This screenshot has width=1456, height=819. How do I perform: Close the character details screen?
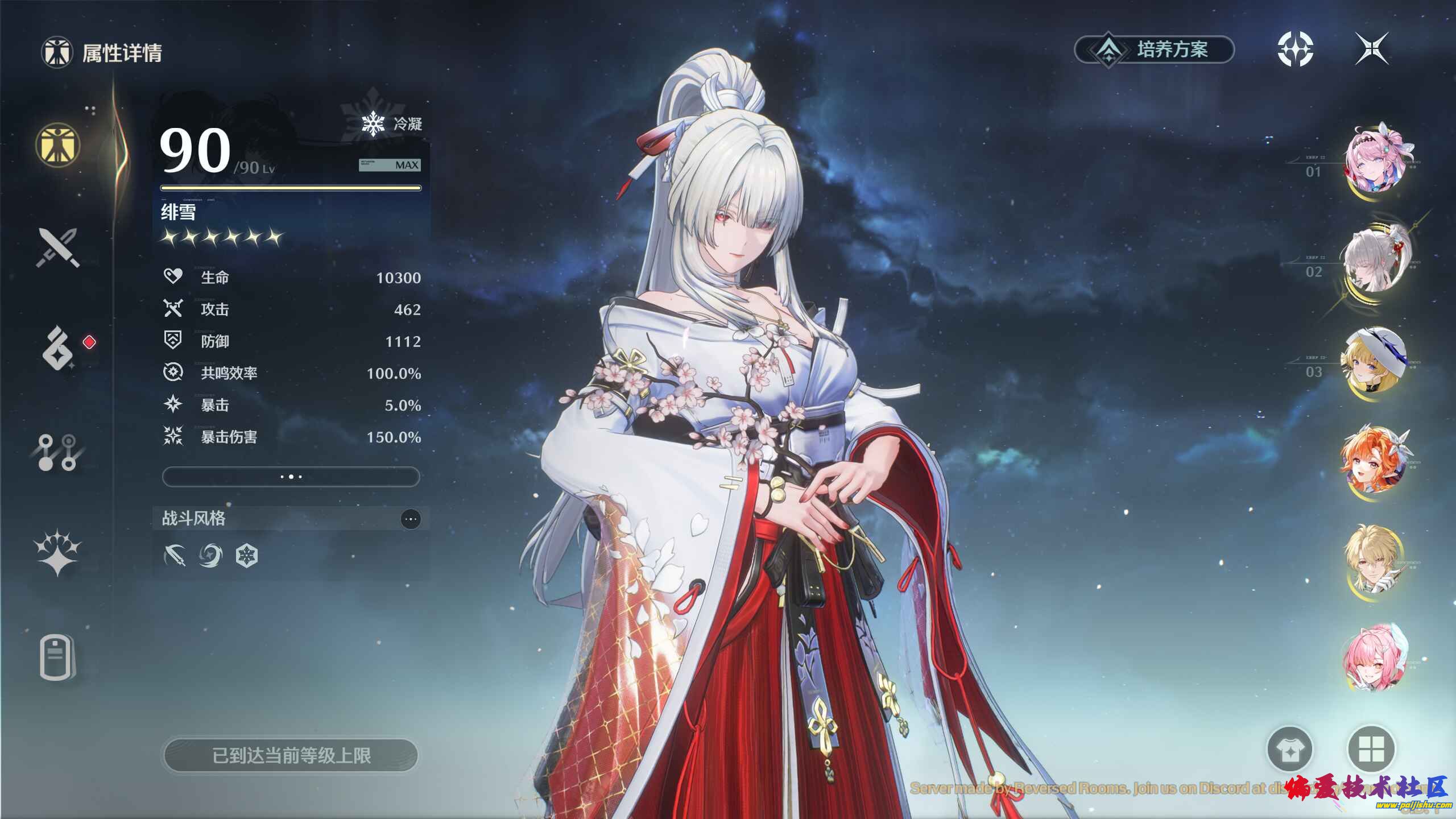click(x=1372, y=49)
